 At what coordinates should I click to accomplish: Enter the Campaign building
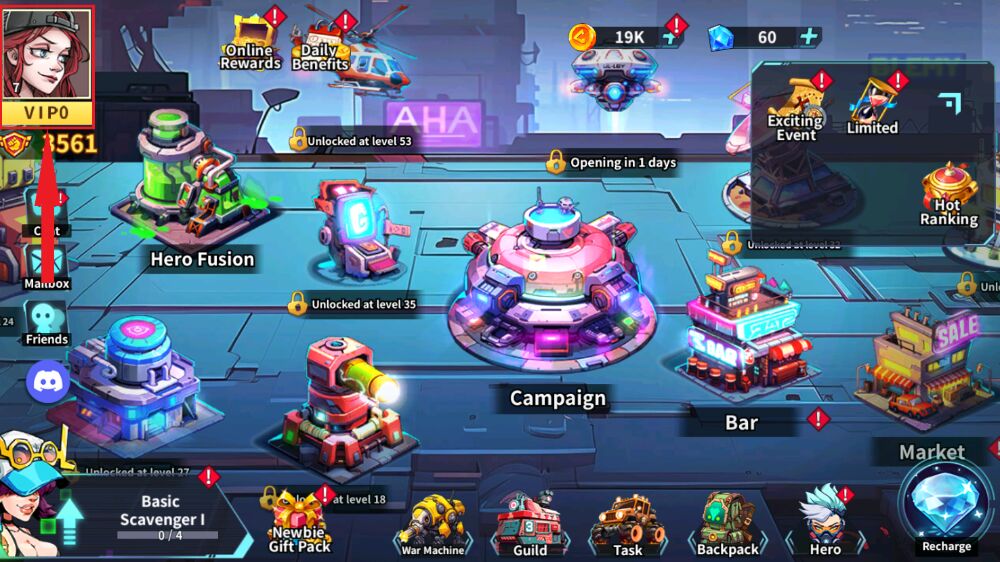[x=556, y=290]
